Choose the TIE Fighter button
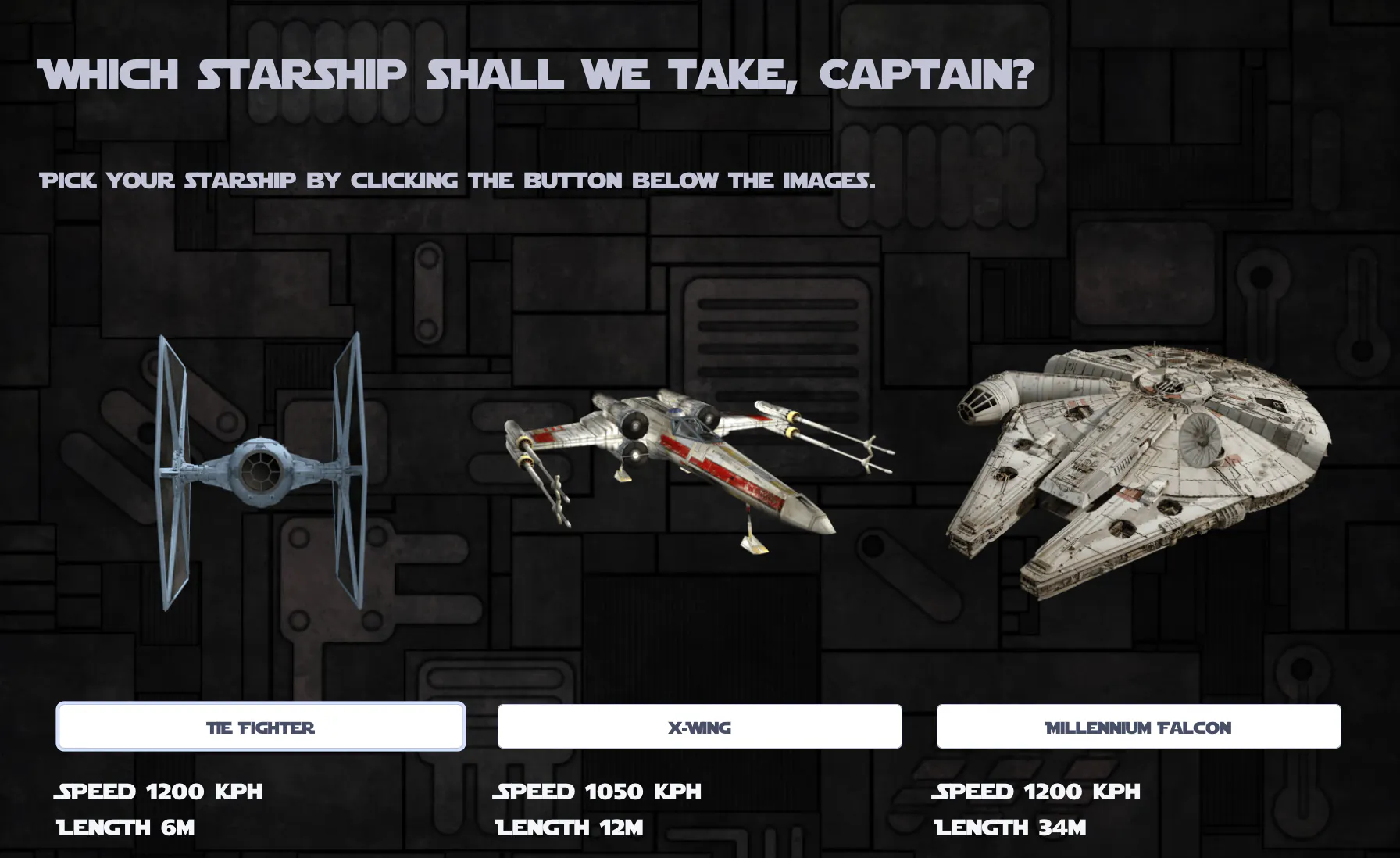 pyautogui.click(x=261, y=727)
